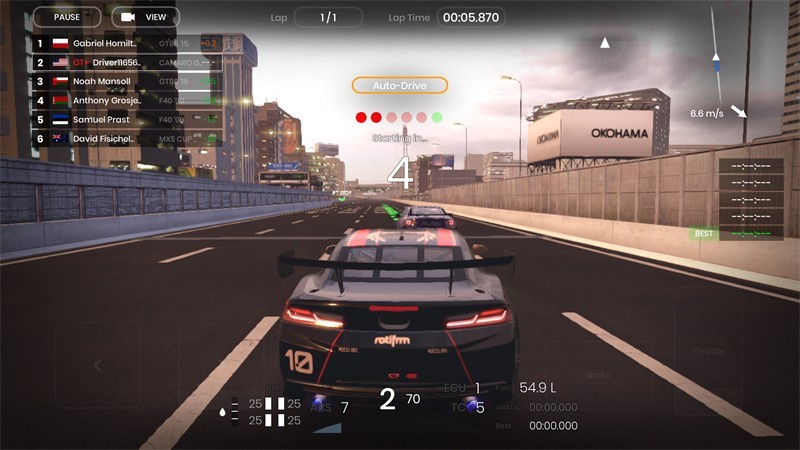The width and height of the screenshot is (800, 450).
Task: Toggle the Auto-Drive button
Action: point(399,86)
